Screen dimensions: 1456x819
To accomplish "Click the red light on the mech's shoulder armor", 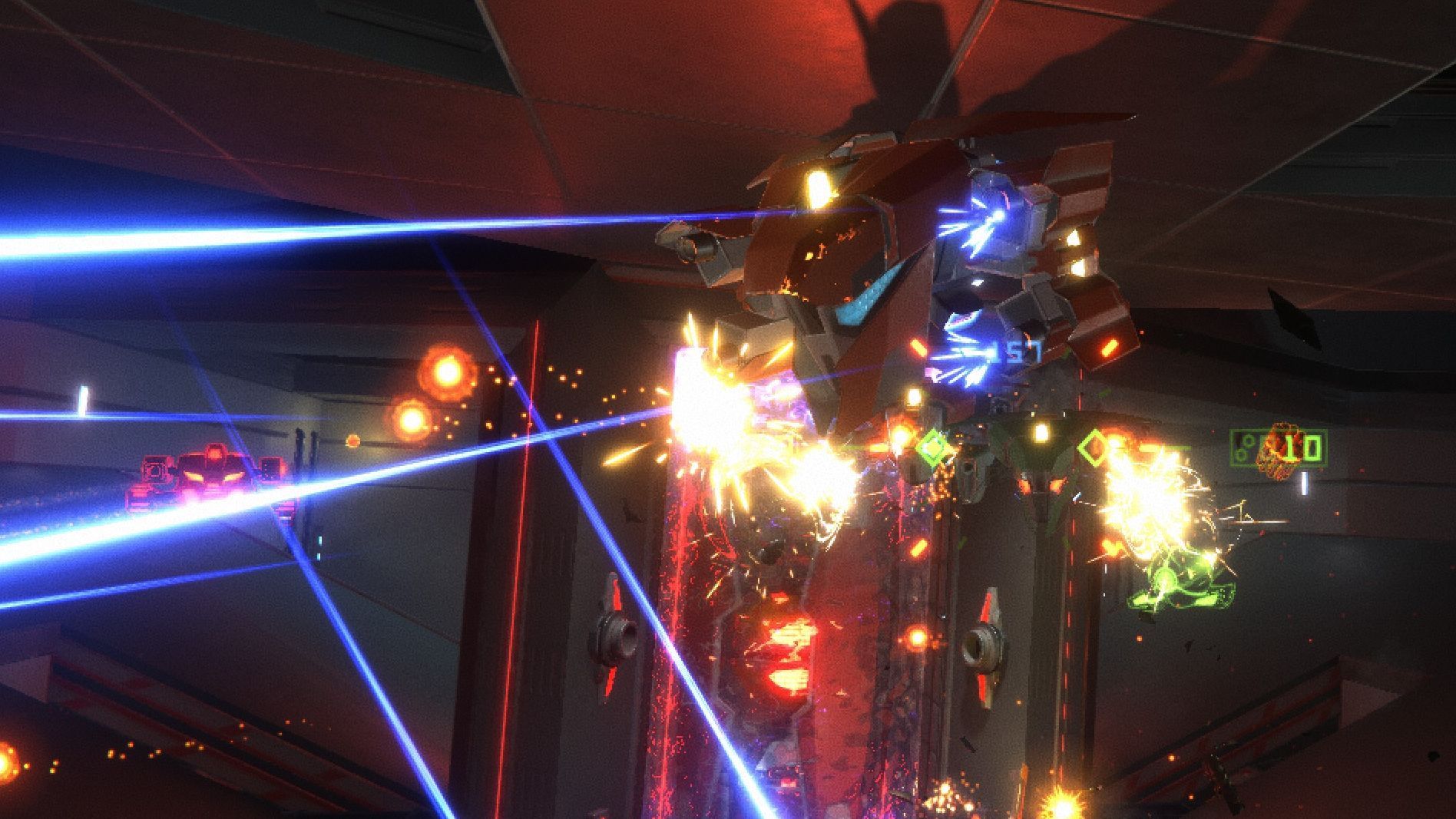I will tap(1107, 349).
